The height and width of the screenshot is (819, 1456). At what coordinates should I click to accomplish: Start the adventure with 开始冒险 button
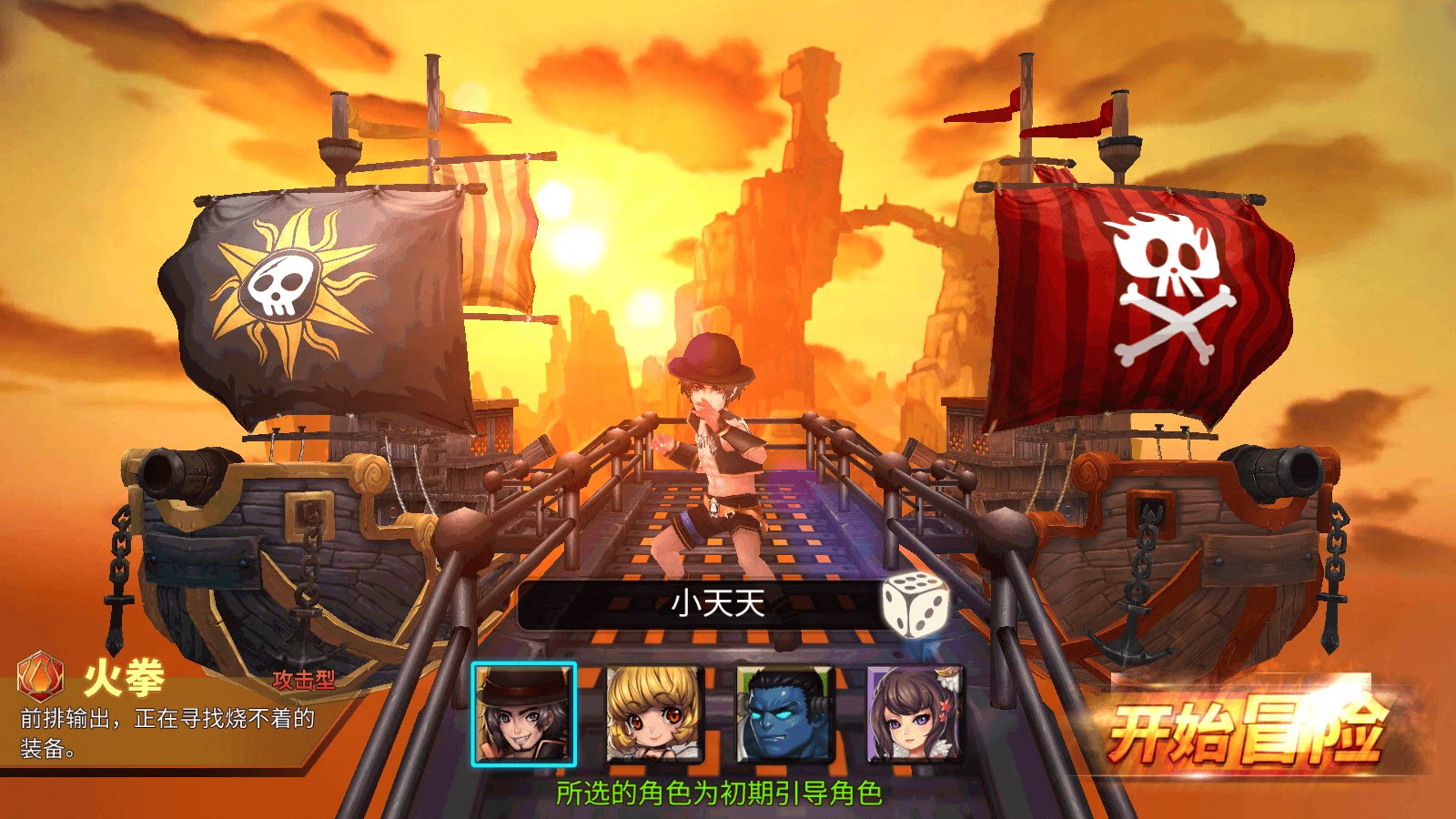click(1245, 731)
